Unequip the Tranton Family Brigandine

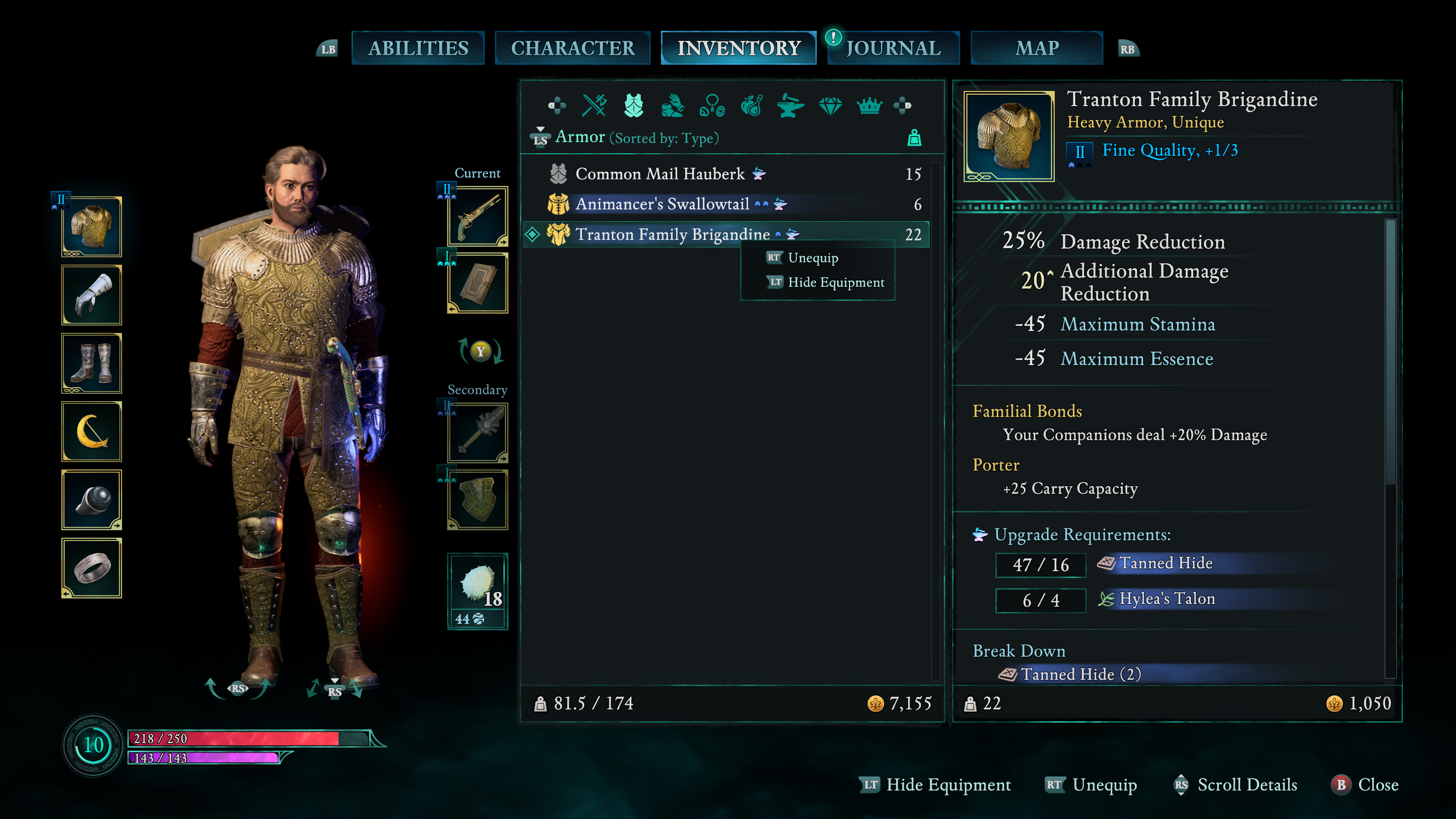pos(812,258)
